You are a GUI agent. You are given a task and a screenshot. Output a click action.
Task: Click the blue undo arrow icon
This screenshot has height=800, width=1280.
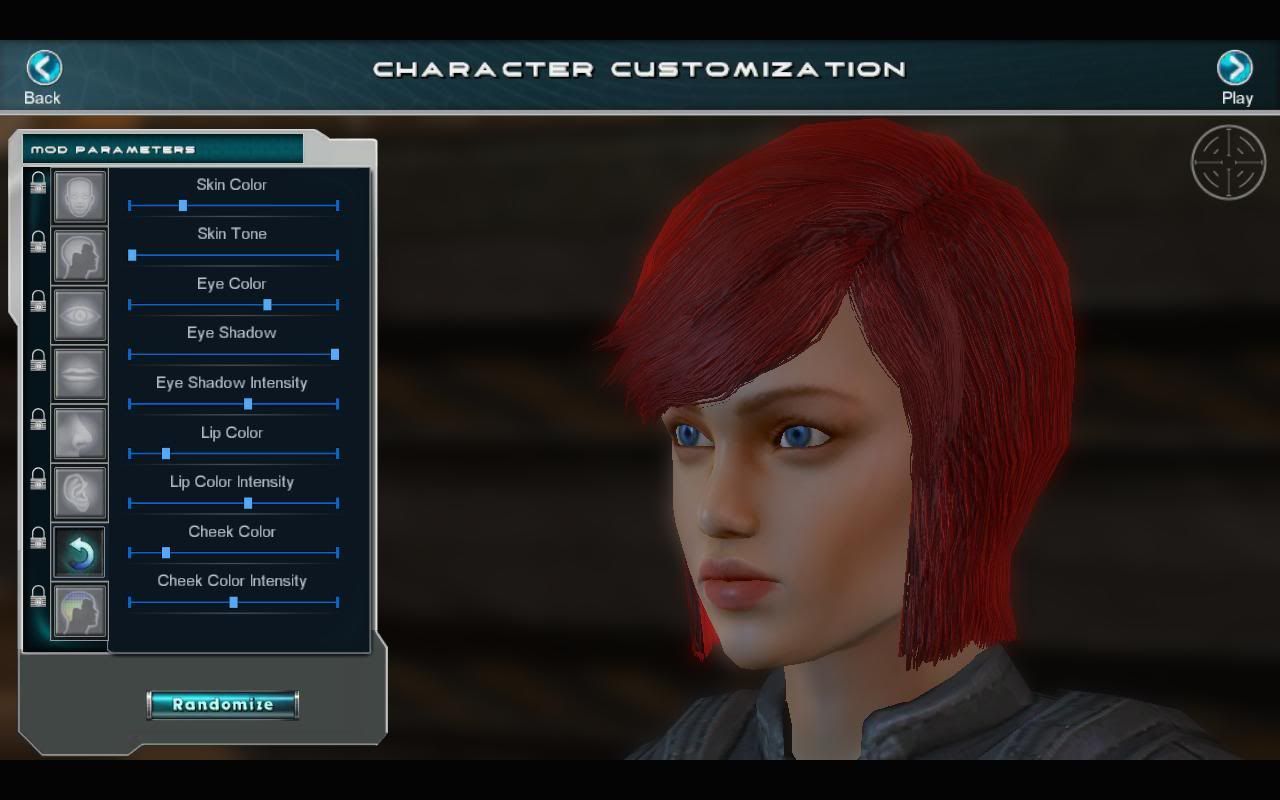[x=80, y=552]
